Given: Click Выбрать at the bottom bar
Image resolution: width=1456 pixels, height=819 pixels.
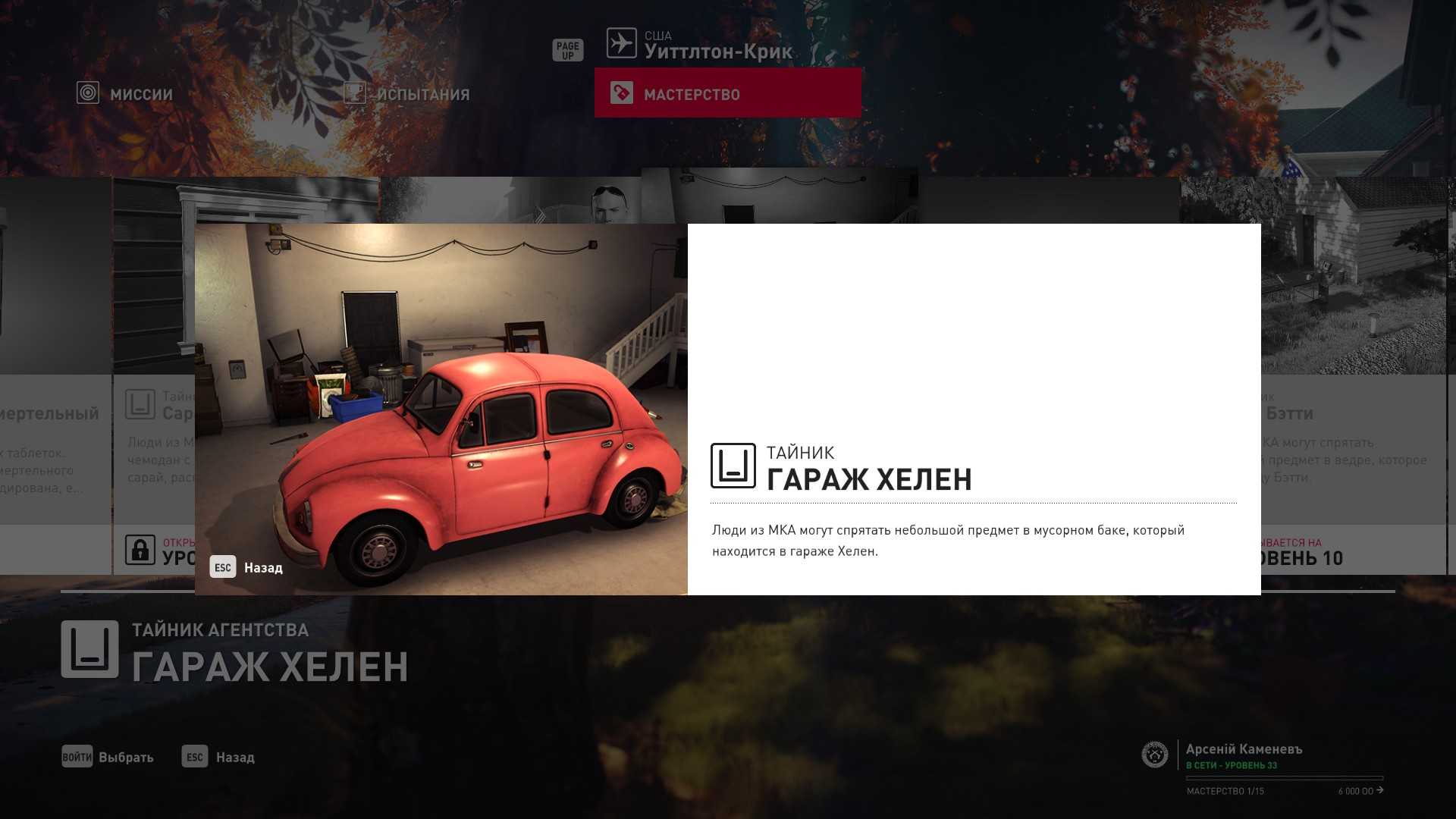Looking at the screenshot, I should point(108,757).
